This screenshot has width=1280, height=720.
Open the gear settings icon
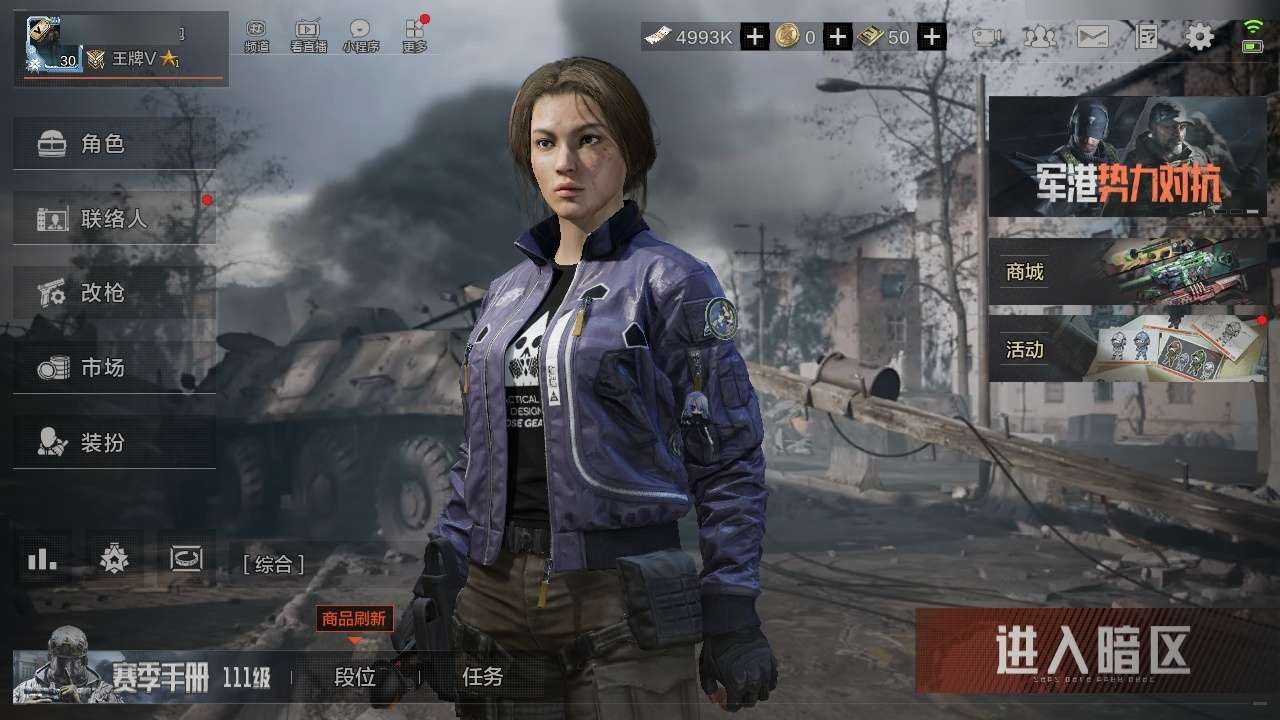1199,38
